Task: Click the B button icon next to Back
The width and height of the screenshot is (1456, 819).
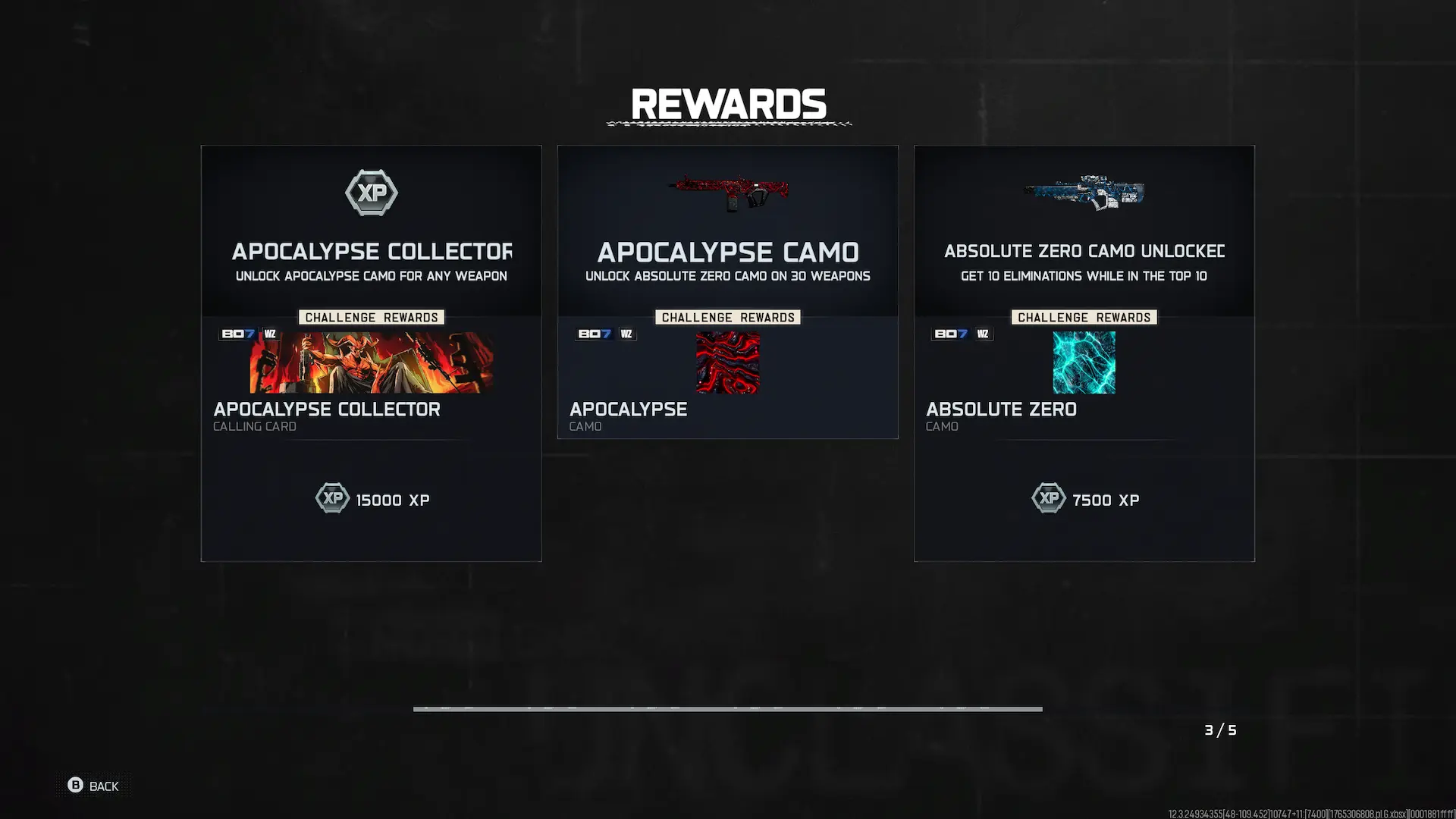Action: 75,786
